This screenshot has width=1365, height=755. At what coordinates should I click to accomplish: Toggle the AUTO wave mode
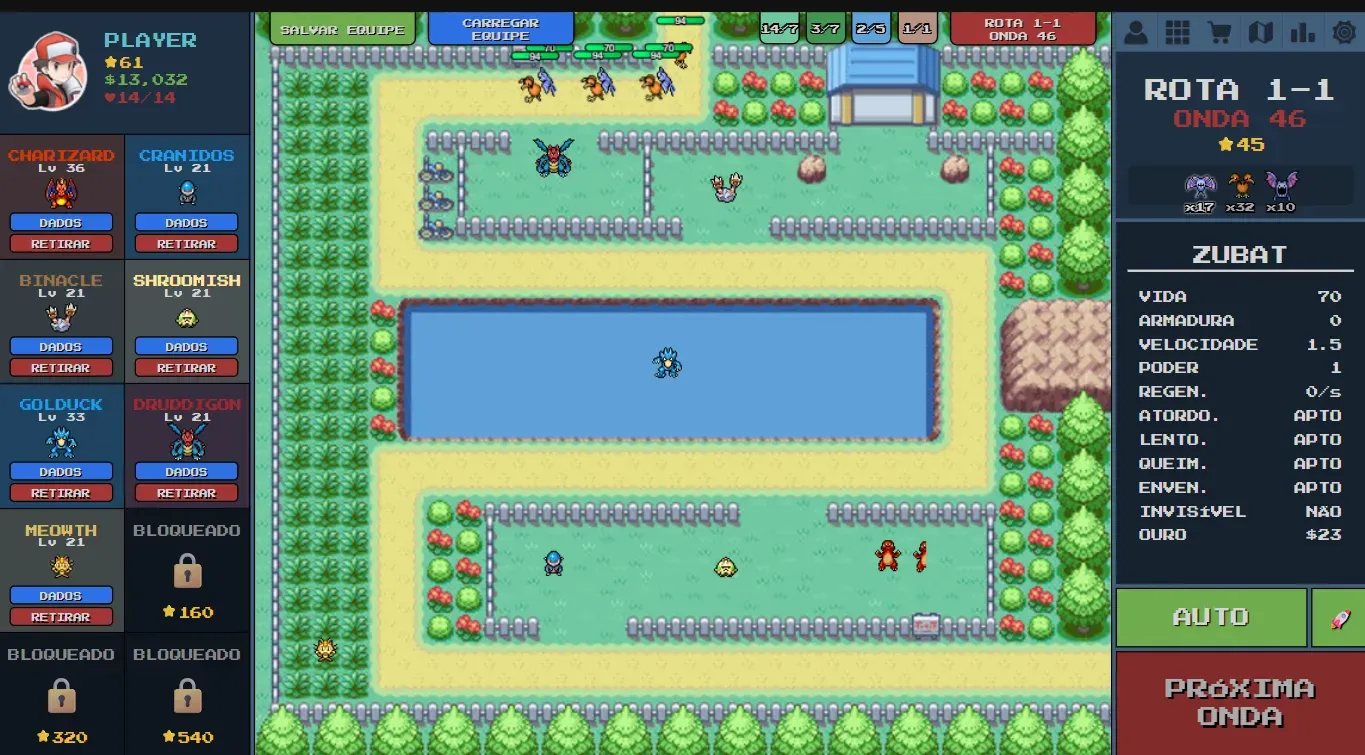[1210, 617]
